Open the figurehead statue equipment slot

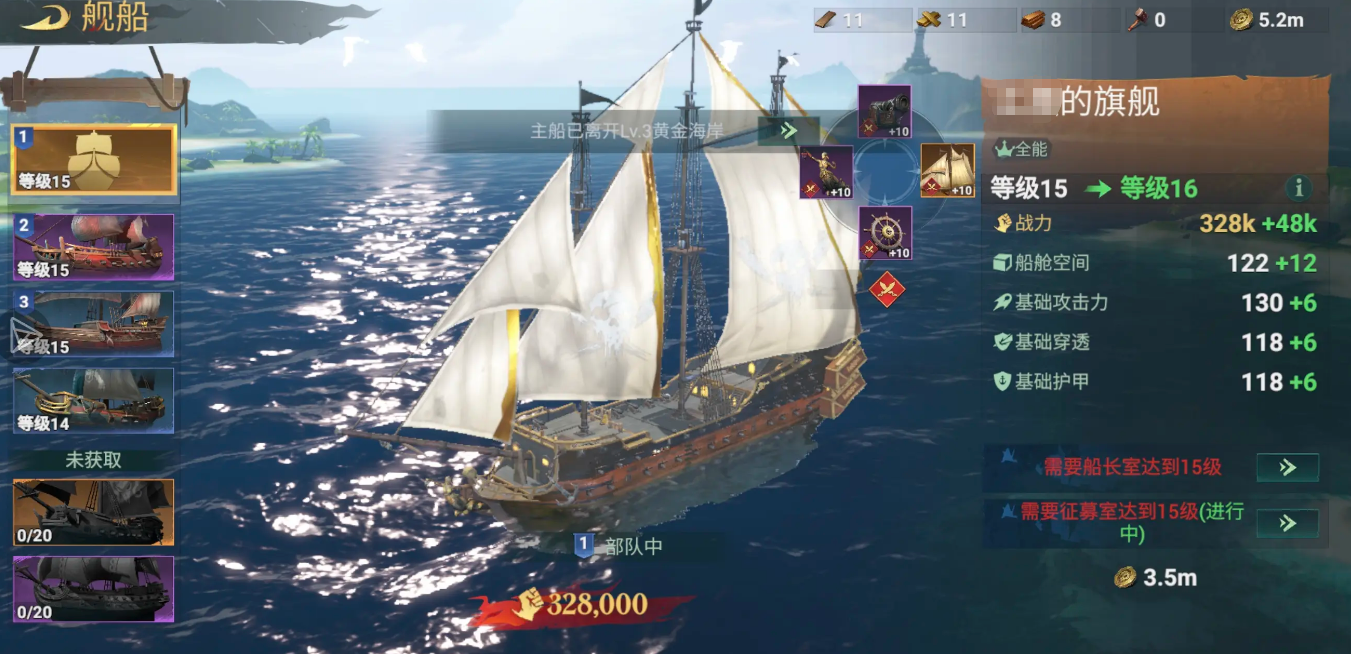[x=826, y=172]
